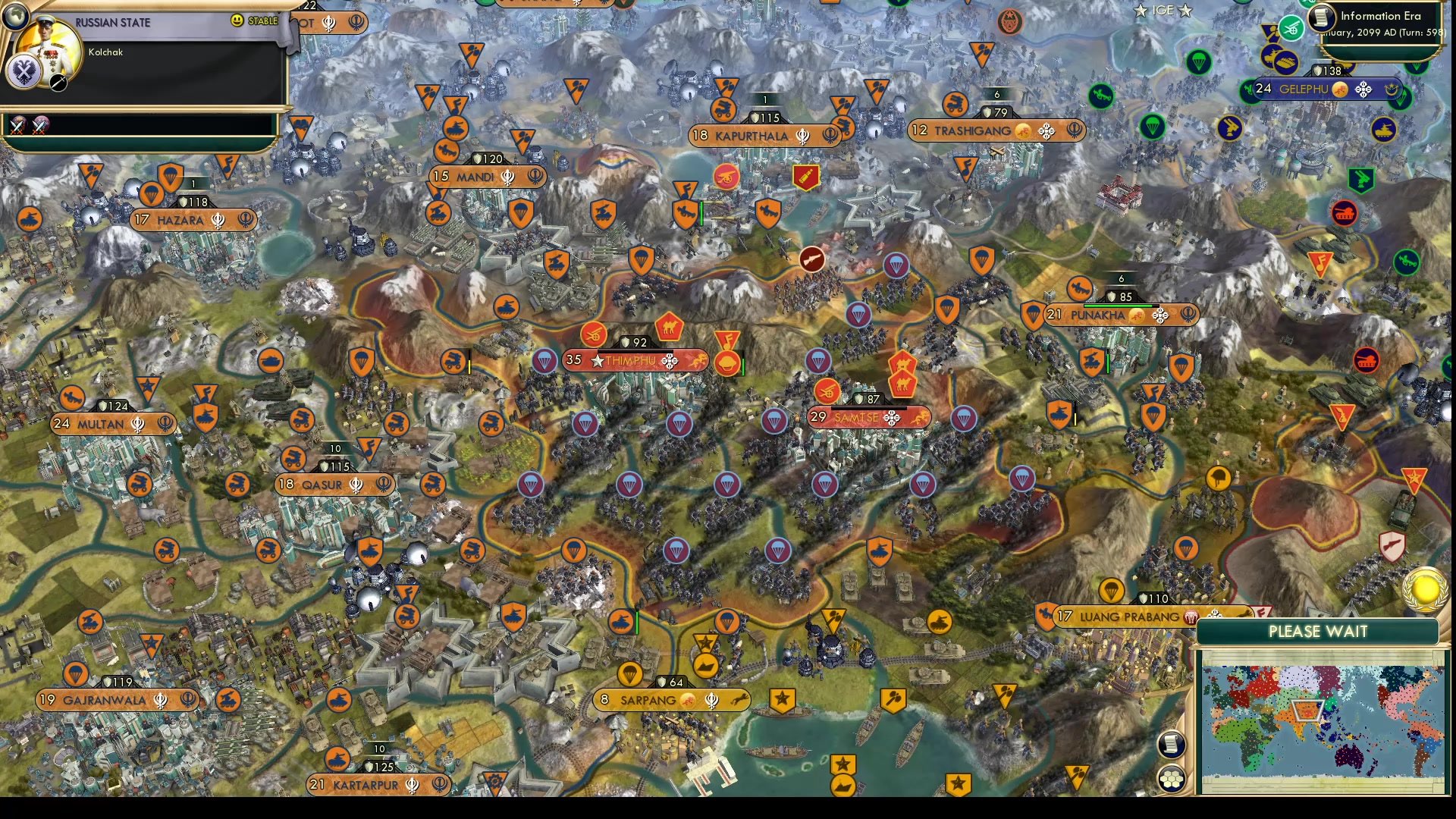
Task: Click Punakha's green growth progress bar
Action: pos(1119,306)
